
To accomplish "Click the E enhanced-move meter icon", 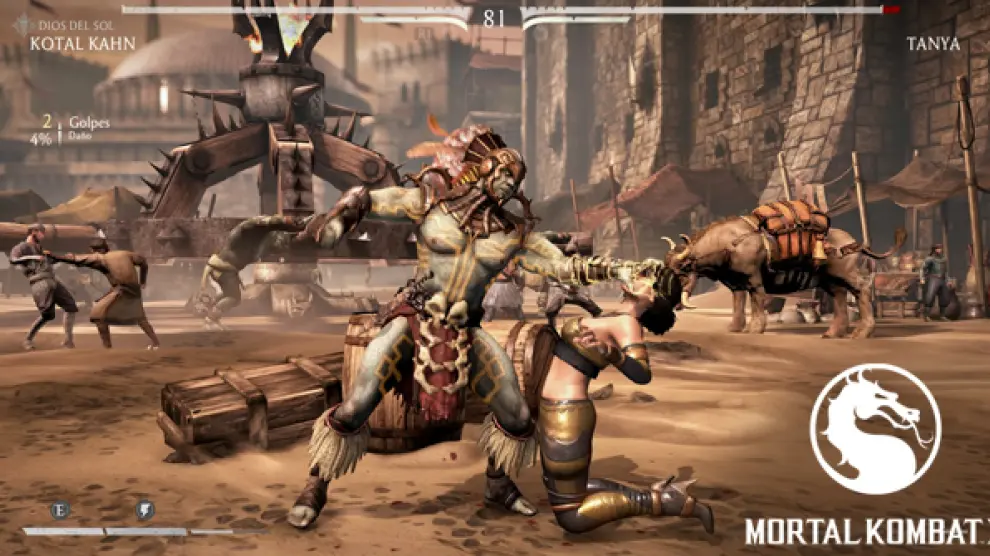I will 60,510.
